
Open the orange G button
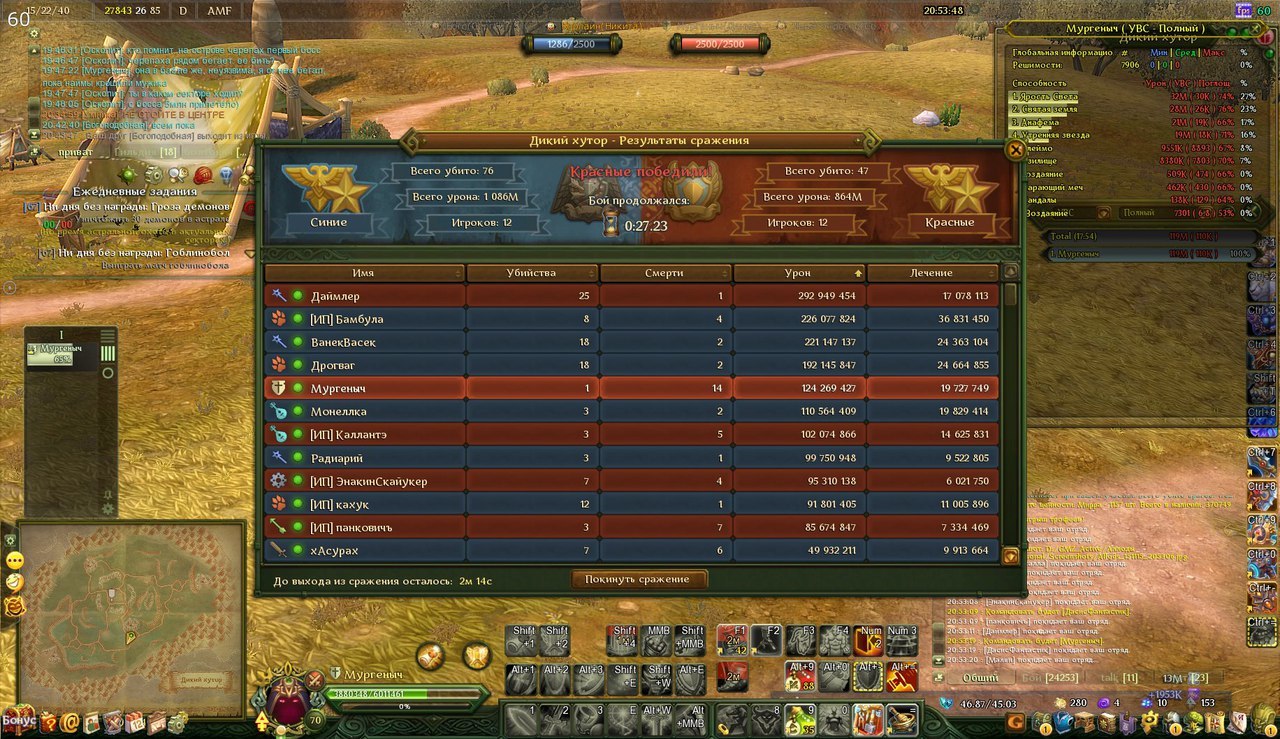point(1015,721)
